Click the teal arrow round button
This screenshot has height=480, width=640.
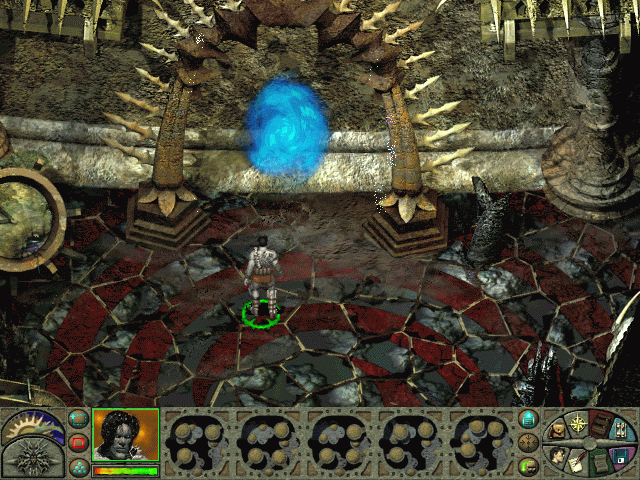click(x=529, y=419)
